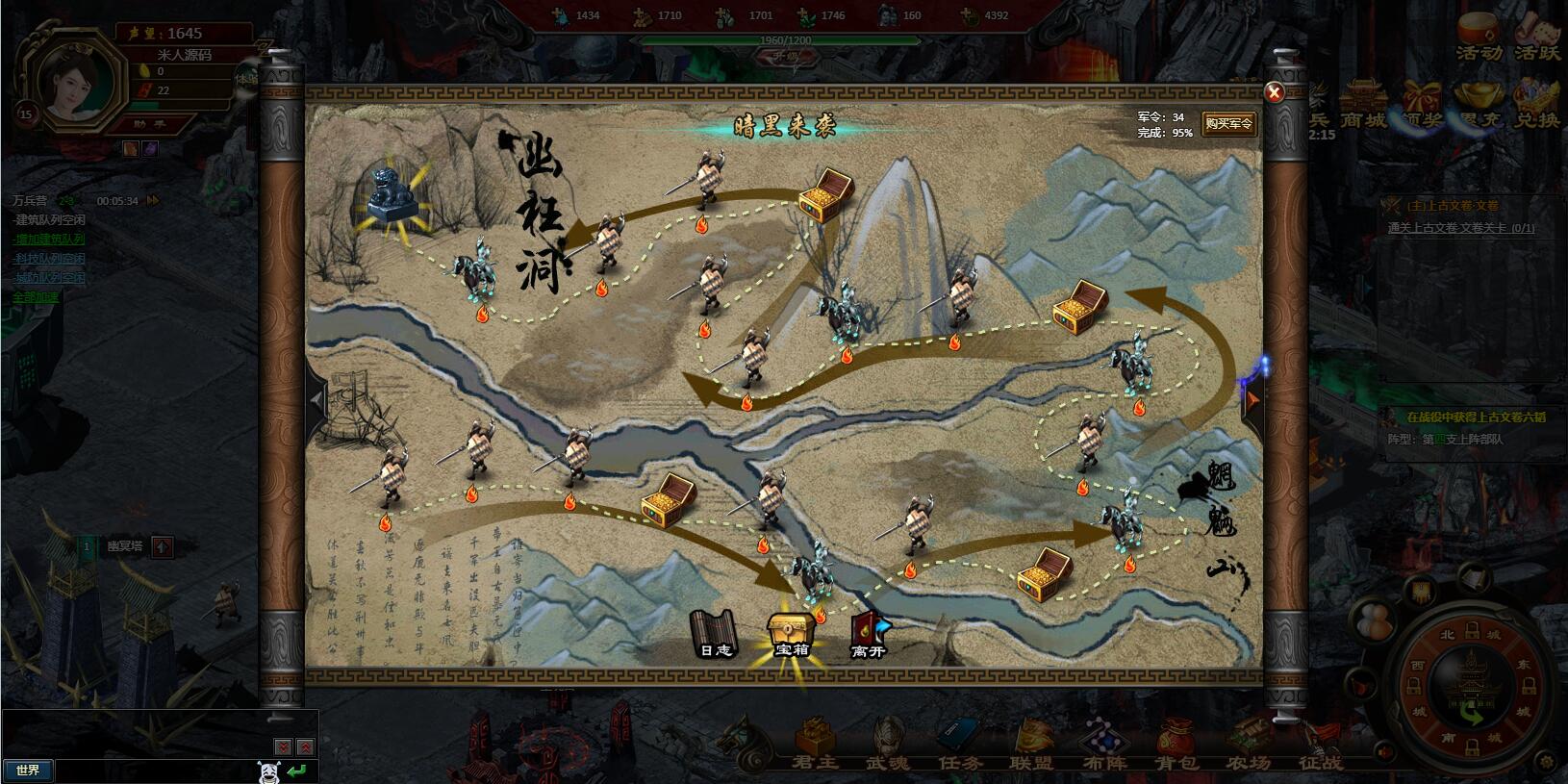Click 增加建筑队列 add build queue link
Viewport: 1568px width, 784px height.
click(x=48, y=240)
